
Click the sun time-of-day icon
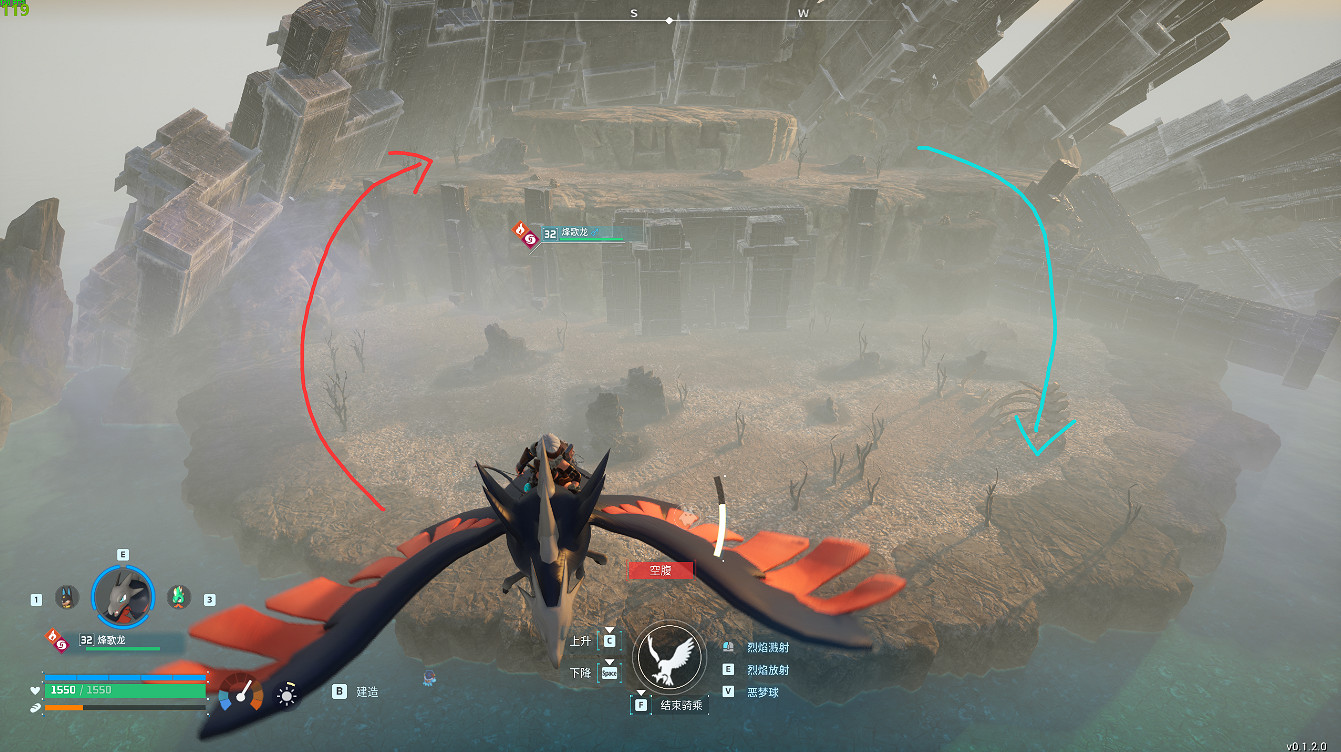click(x=287, y=694)
